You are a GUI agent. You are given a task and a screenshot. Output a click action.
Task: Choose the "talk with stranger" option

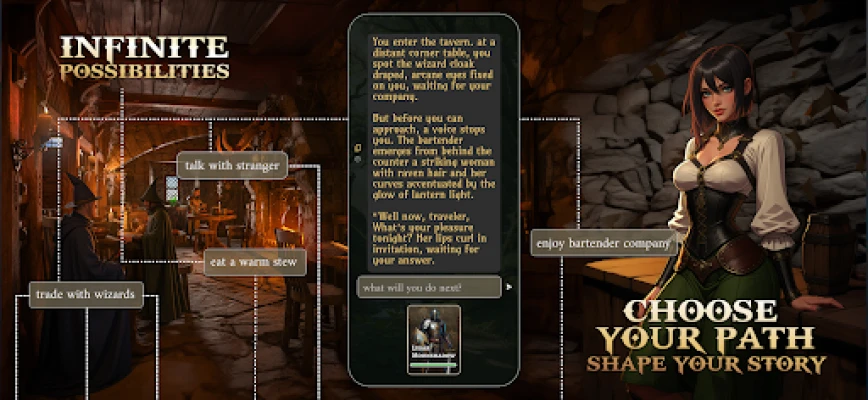click(232, 166)
